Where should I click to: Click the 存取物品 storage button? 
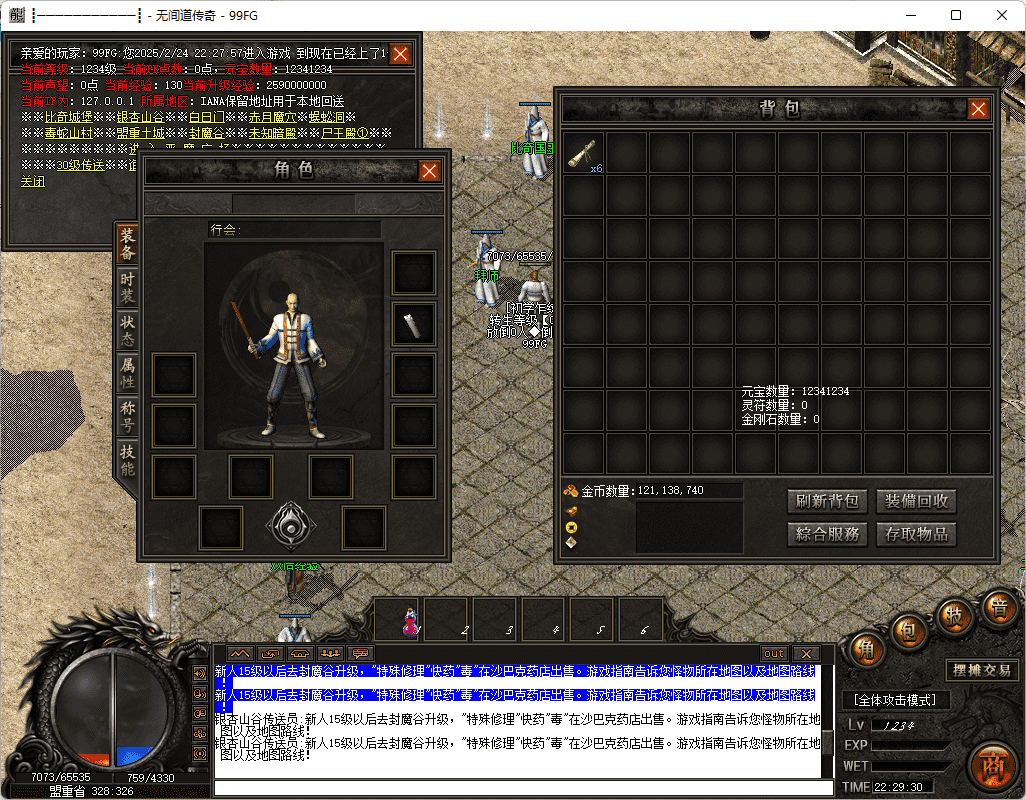tap(916, 534)
